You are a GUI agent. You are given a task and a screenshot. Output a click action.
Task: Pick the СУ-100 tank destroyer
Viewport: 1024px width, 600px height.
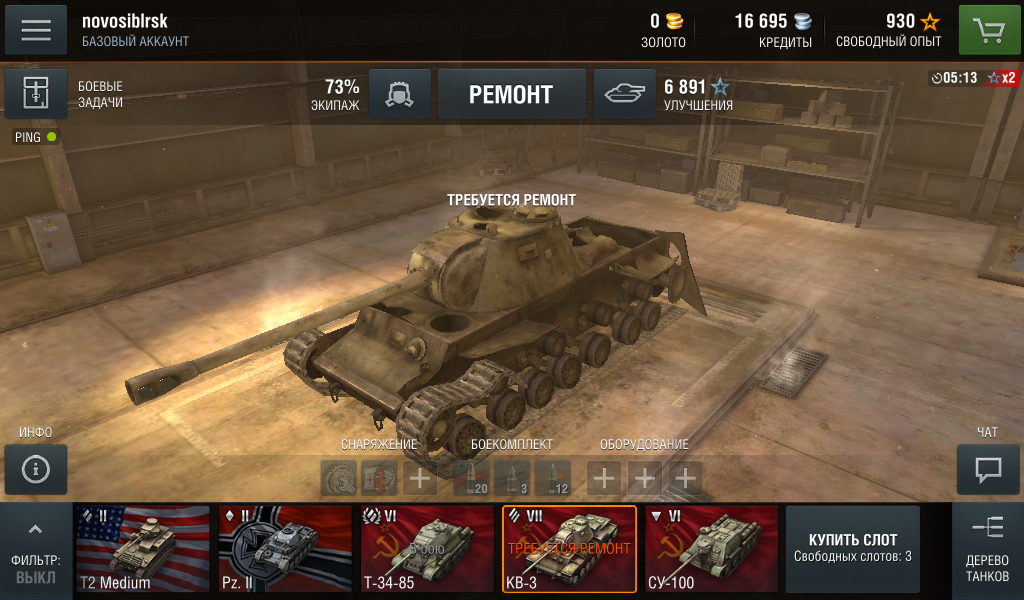711,550
